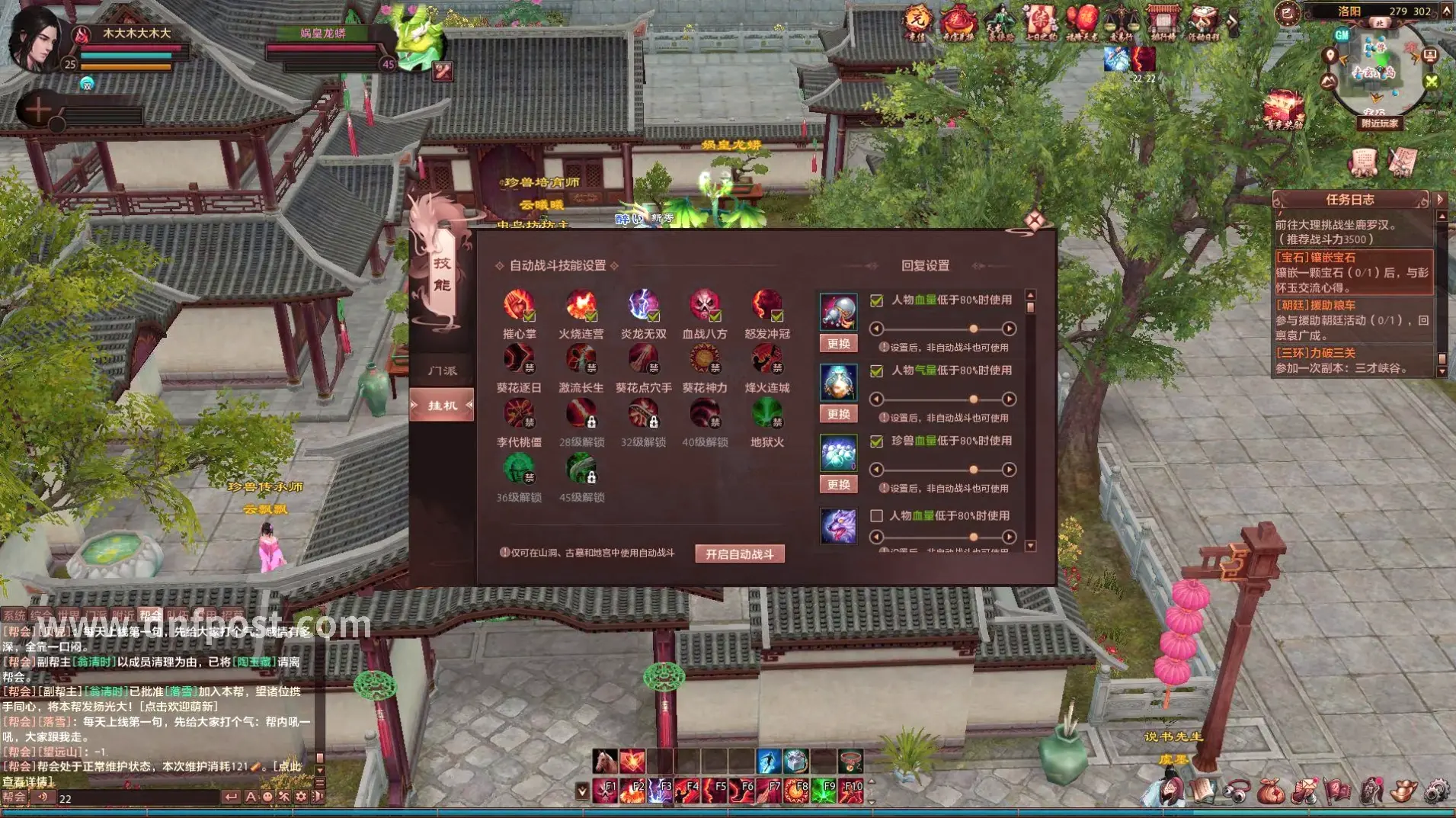This screenshot has height=818, width=1456.
Task: Click the first 更换 button to swap potions
Action: click(838, 344)
